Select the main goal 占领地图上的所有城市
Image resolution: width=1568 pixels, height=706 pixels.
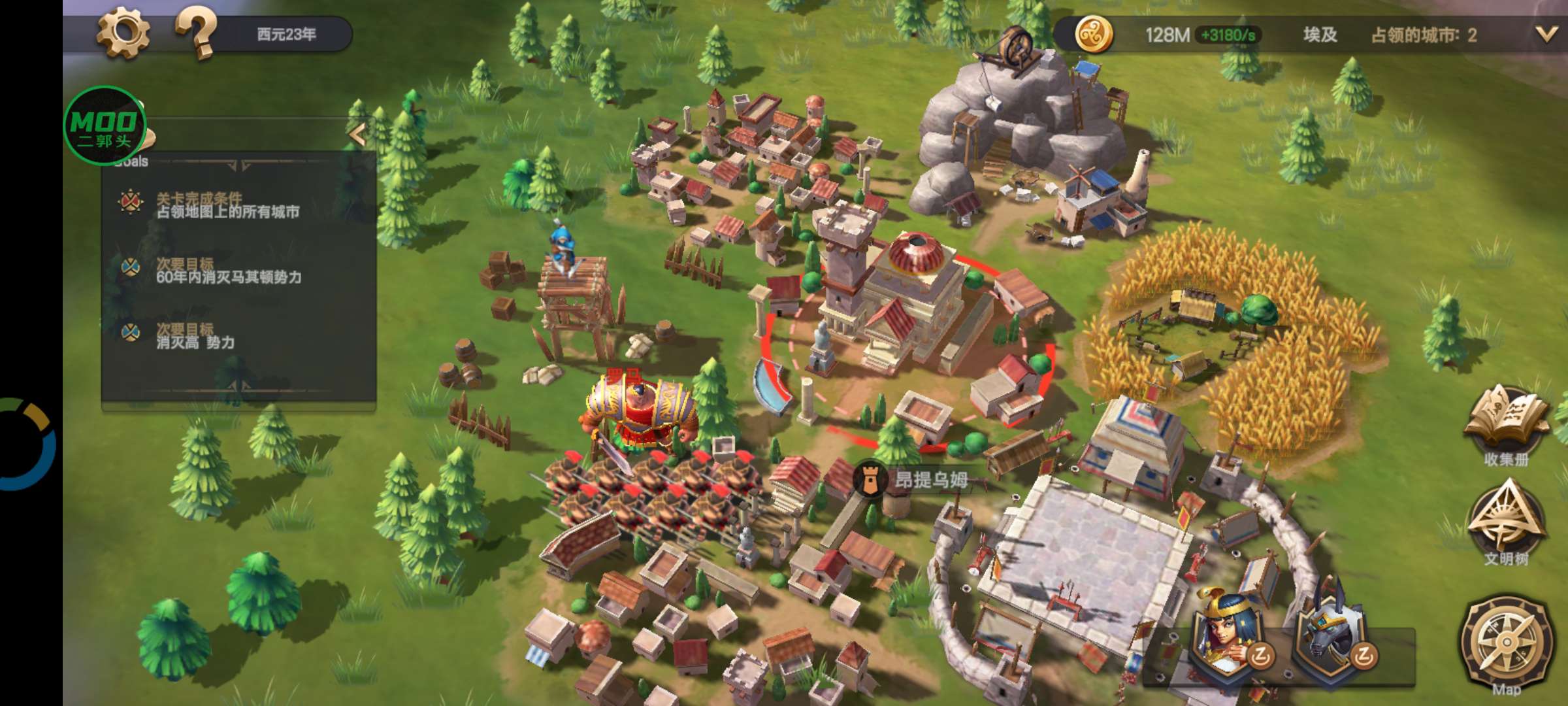point(227,206)
